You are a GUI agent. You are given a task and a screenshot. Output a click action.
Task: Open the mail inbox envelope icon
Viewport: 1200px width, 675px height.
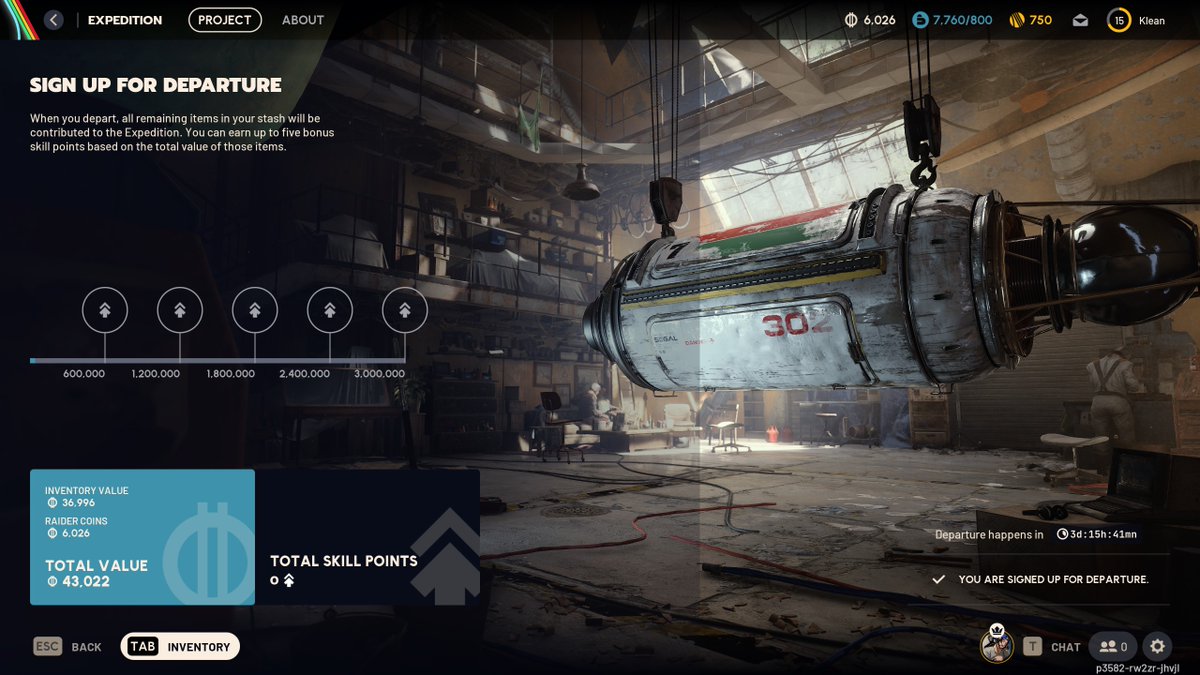pyautogui.click(x=1081, y=20)
